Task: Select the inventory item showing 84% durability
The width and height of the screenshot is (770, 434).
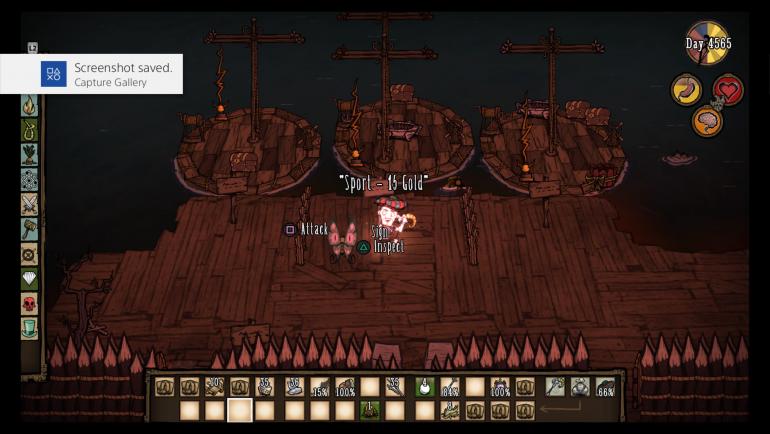Action: pyautogui.click(x=449, y=387)
